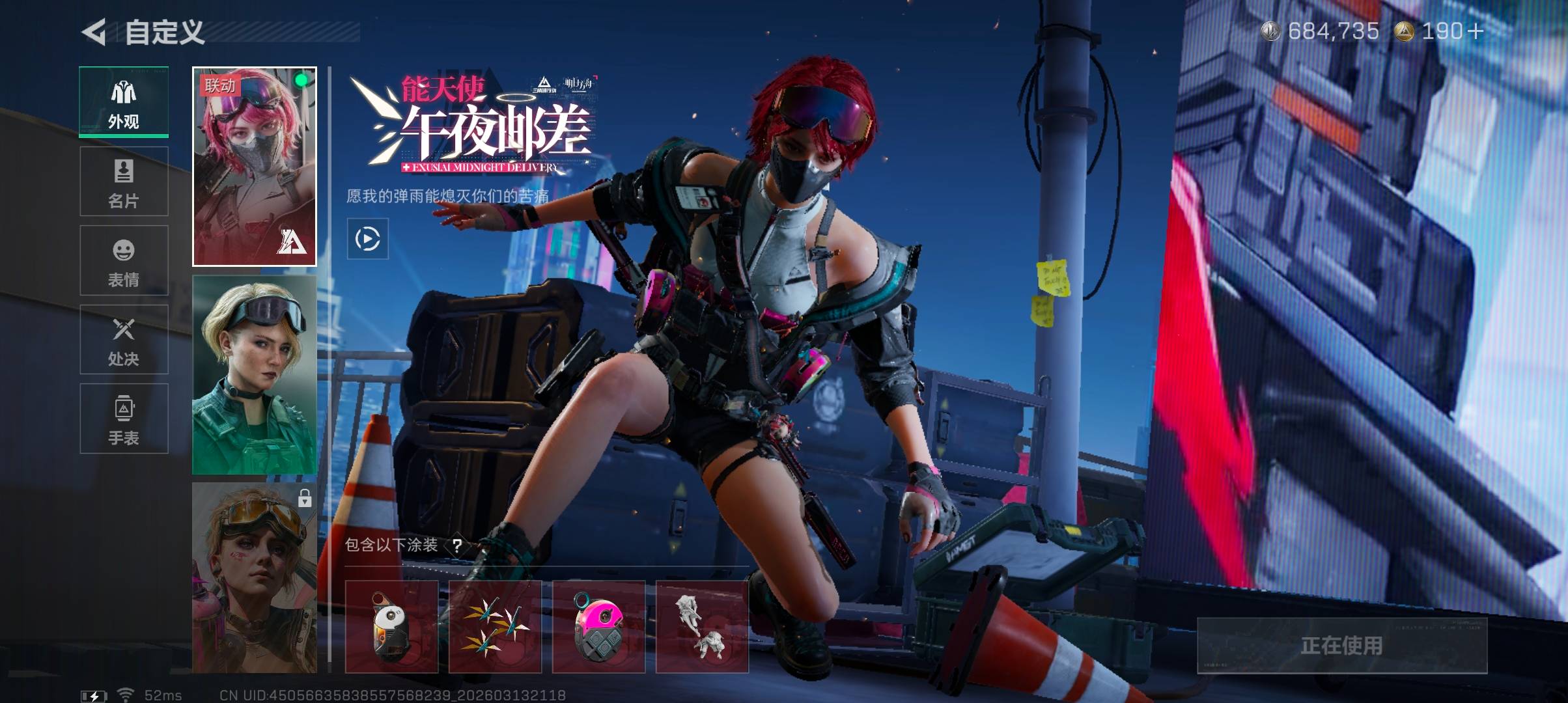Add more gold currency with the plus

click(1476, 31)
